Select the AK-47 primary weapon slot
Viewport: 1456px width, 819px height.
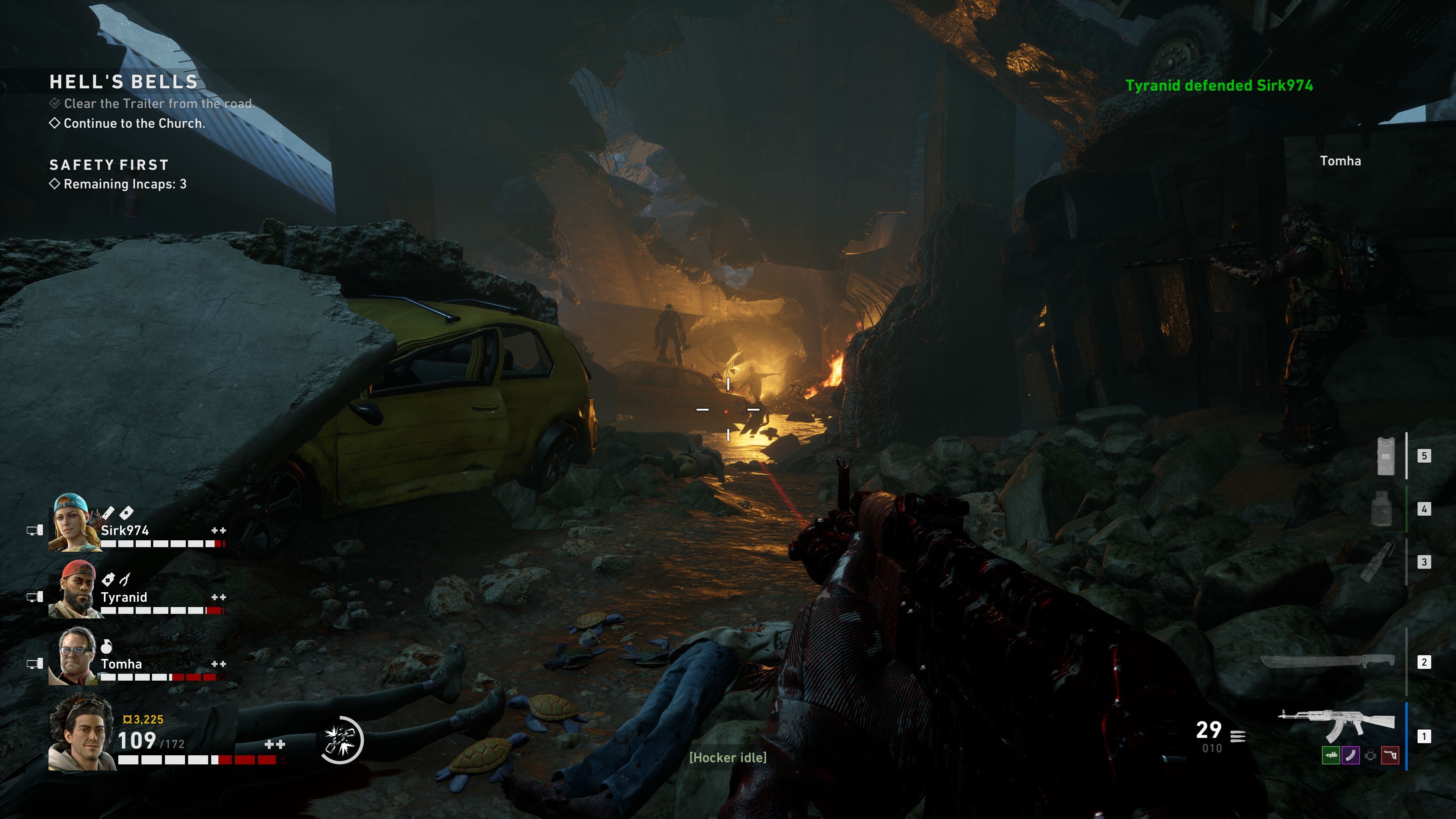(1338, 725)
